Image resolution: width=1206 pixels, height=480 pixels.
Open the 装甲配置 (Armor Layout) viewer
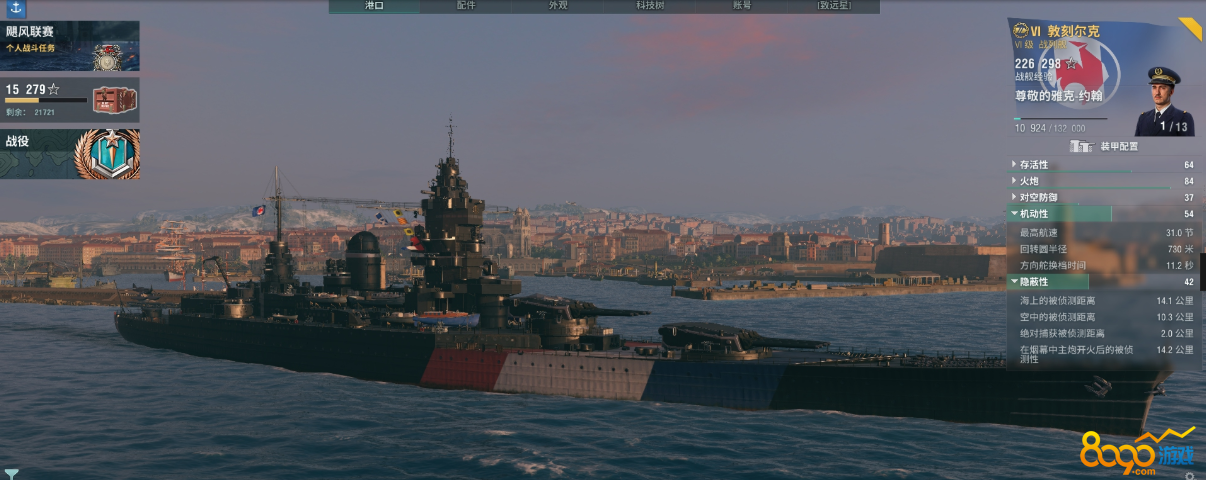click(1104, 146)
